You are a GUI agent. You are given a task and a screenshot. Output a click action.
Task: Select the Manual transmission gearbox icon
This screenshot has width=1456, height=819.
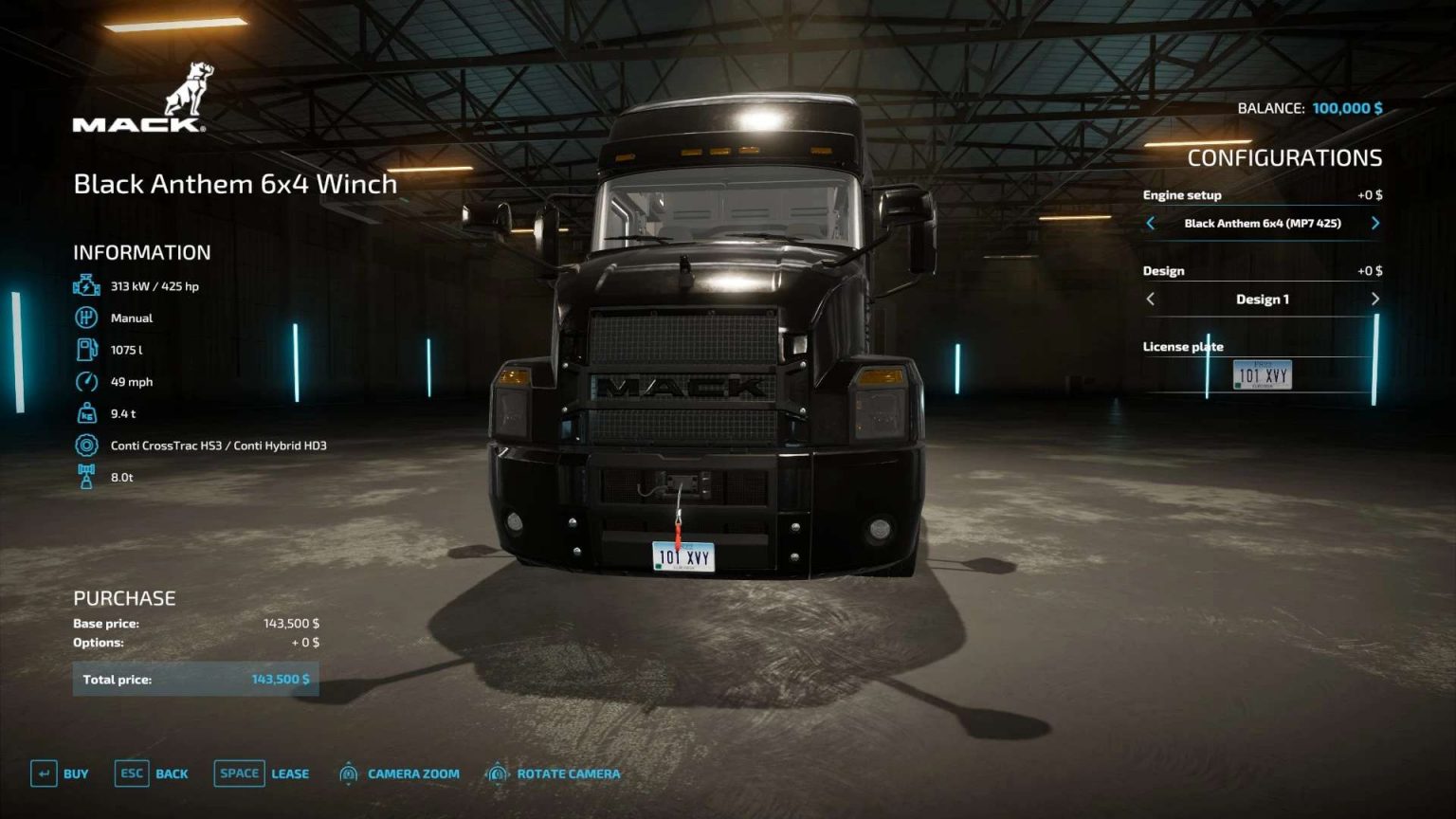click(x=86, y=318)
